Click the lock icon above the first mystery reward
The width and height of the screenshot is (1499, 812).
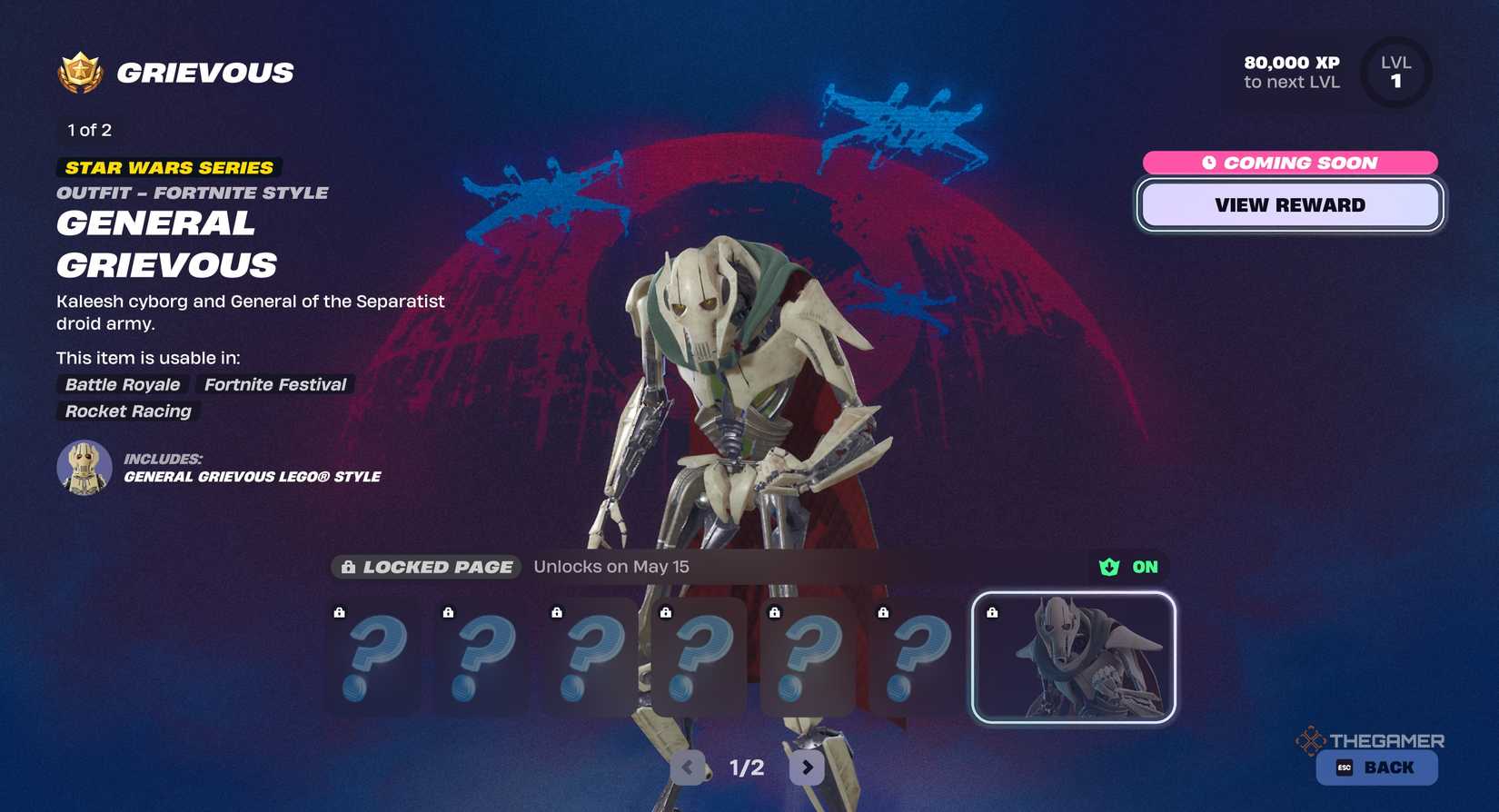tap(341, 612)
